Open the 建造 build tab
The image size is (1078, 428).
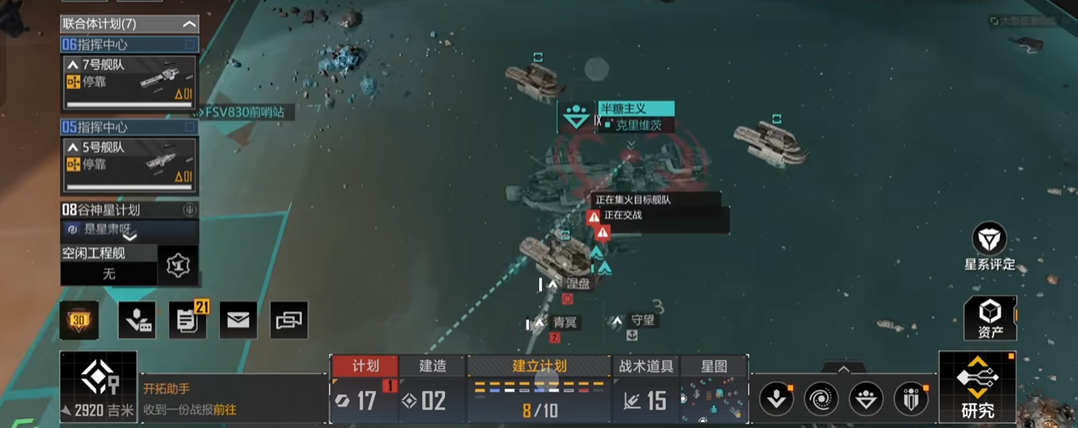click(433, 367)
